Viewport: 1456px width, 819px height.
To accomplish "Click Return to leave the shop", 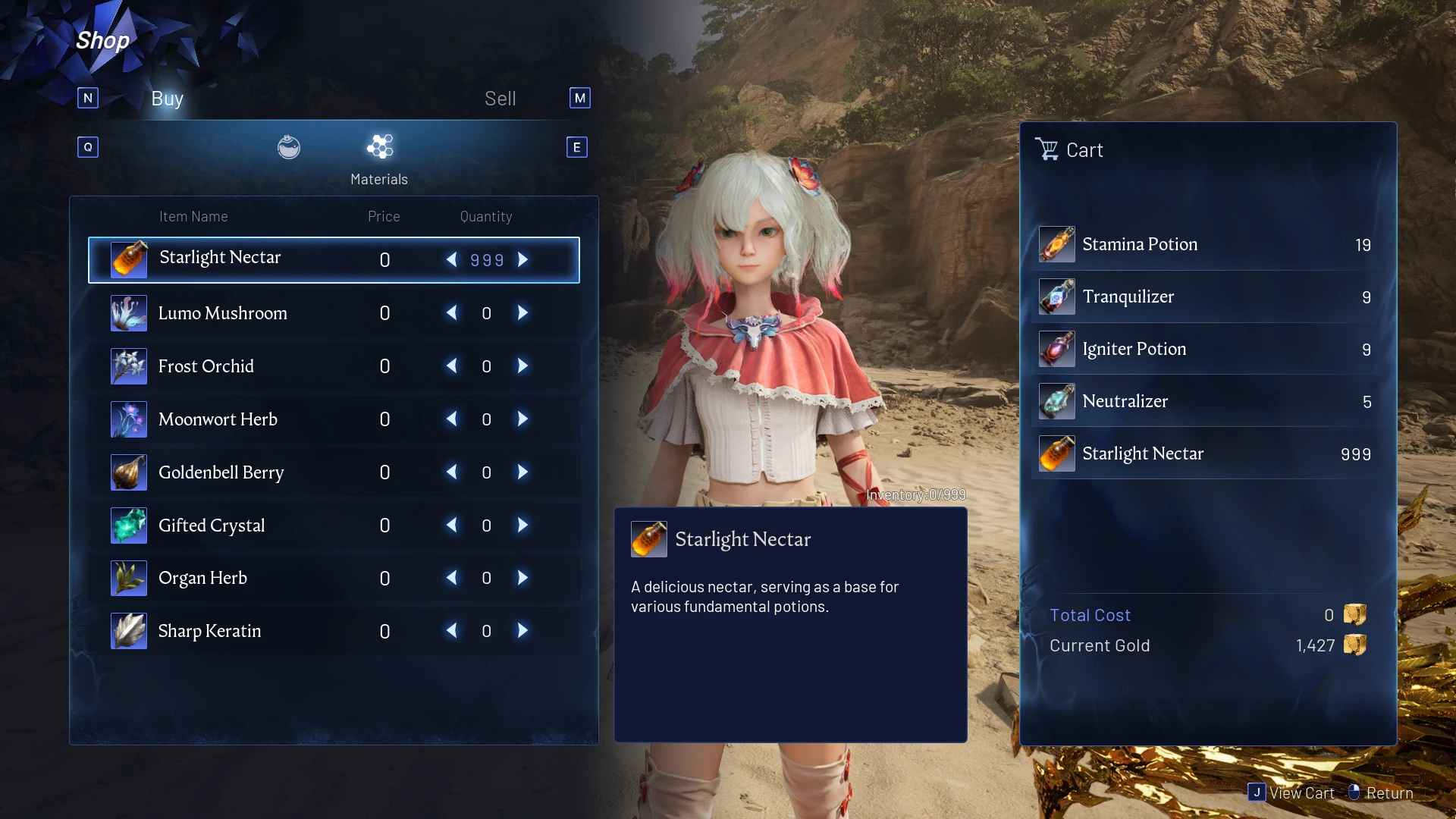I will click(x=1381, y=793).
